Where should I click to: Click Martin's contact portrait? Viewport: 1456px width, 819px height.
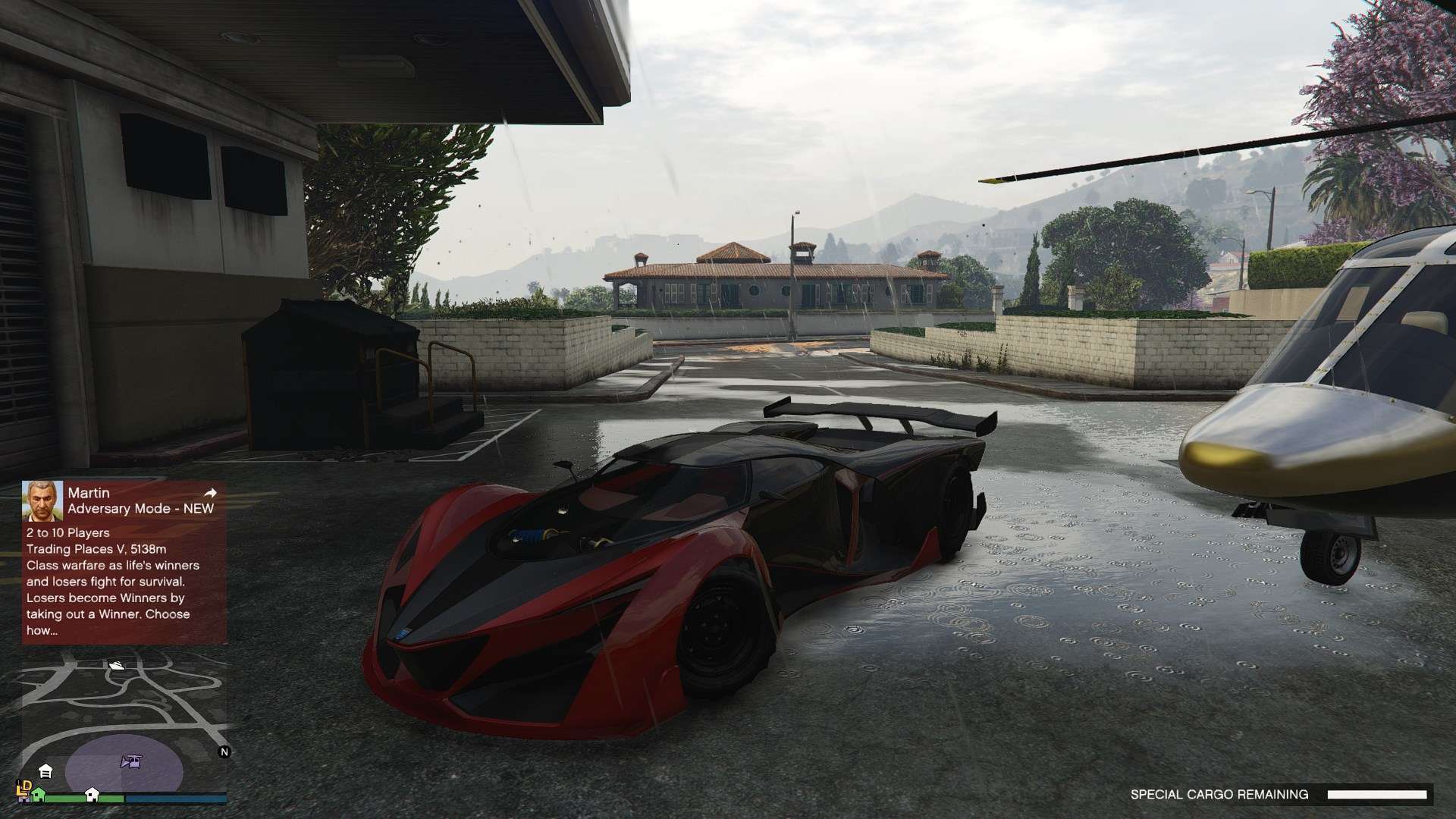click(x=42, y=500)
